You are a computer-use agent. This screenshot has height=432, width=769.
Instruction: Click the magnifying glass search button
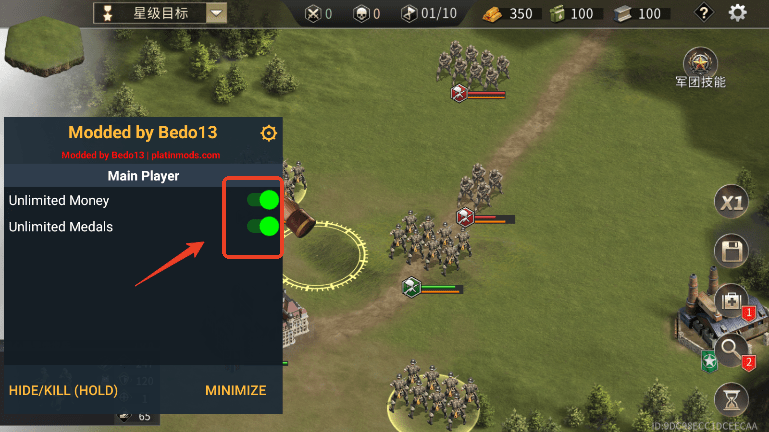pyautogui.click(x=732, y=349)
